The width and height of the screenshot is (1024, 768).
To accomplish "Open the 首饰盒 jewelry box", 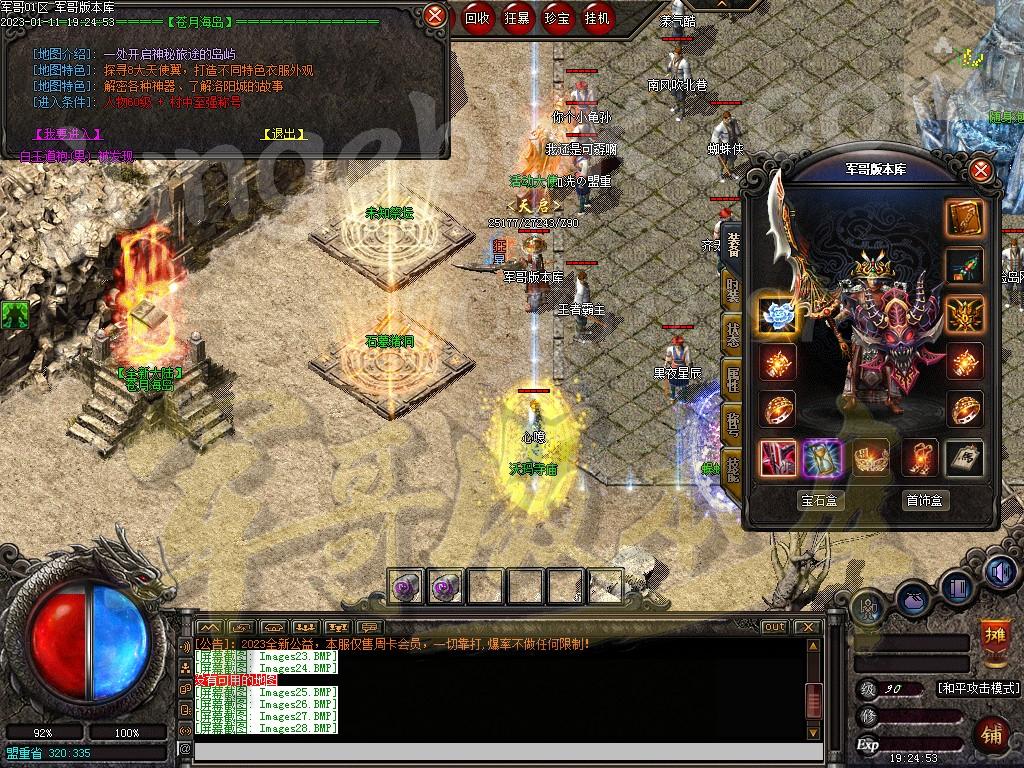I will (924, 500).
